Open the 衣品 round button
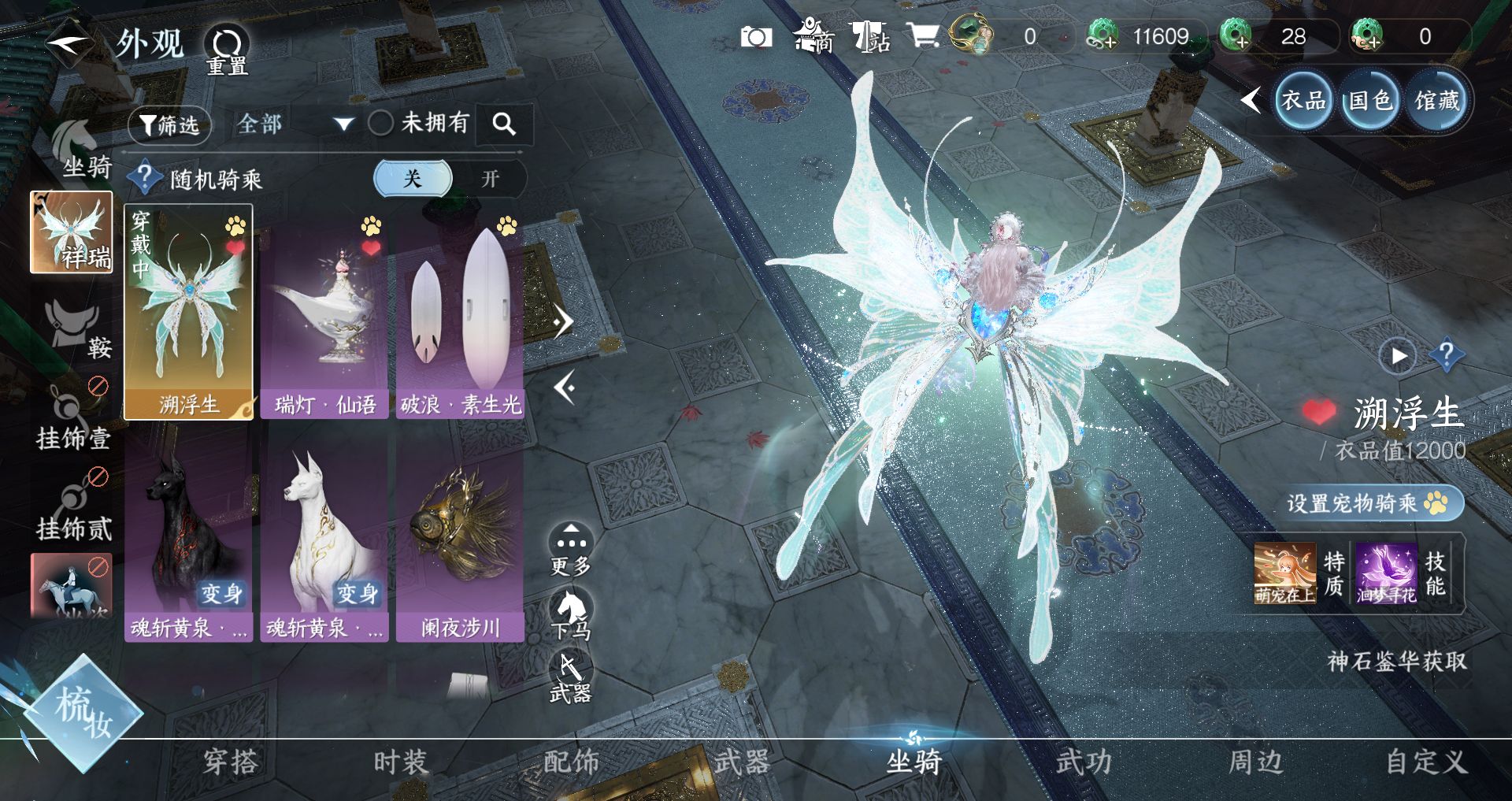Screen dimensions: 1512x801 coord(1303,101)
